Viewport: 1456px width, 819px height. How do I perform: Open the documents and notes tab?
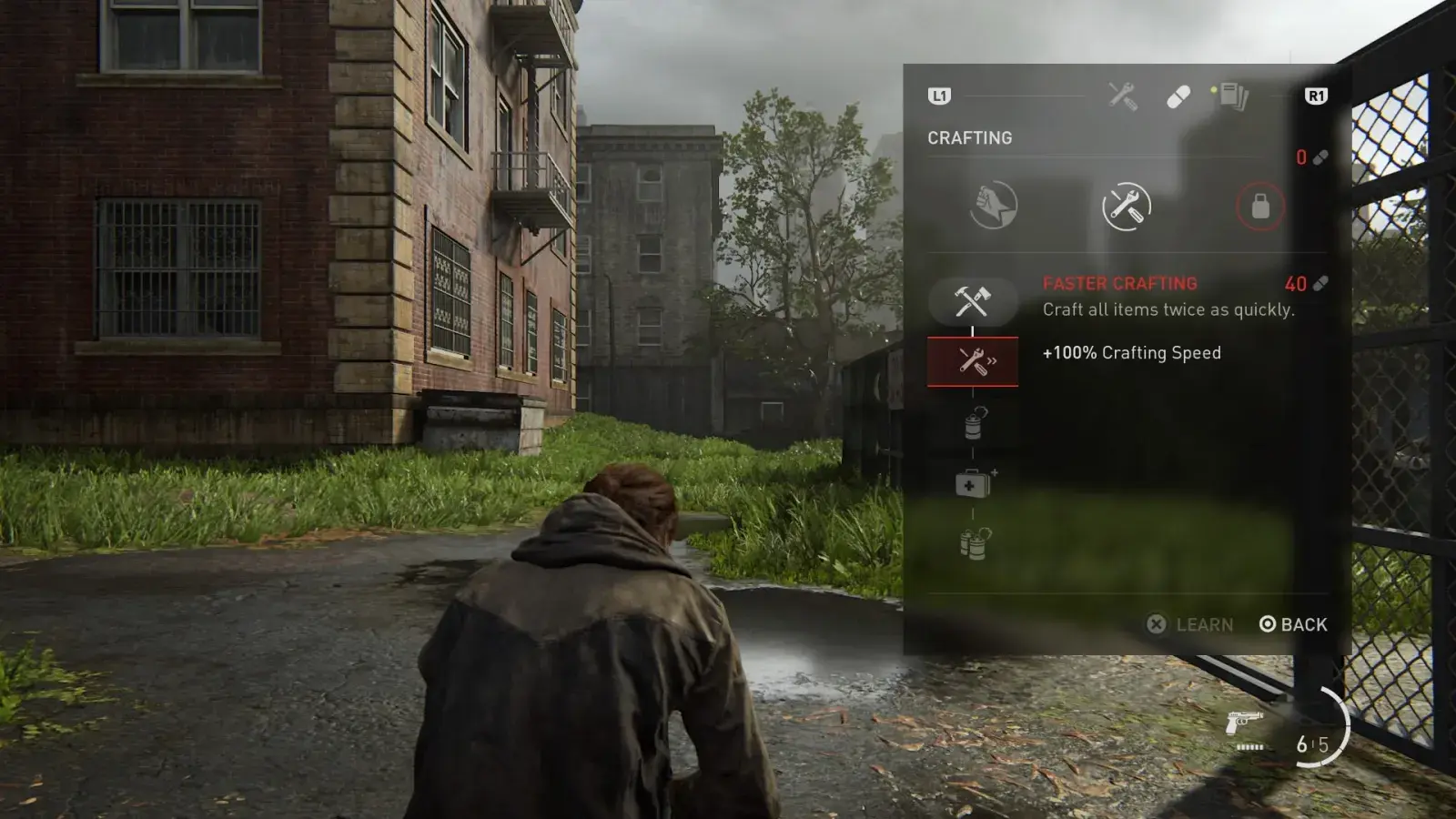point(1233,96)
